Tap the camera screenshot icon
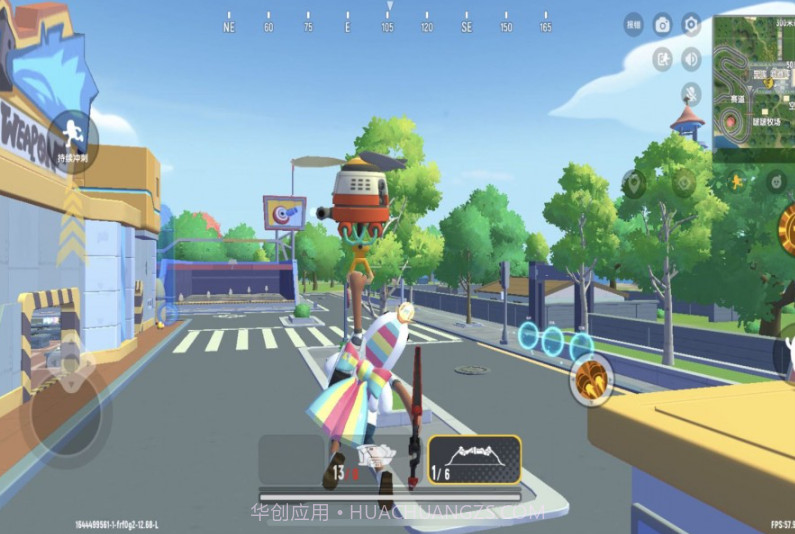This screenshot has width=795, height=534. tap(662, 25)
